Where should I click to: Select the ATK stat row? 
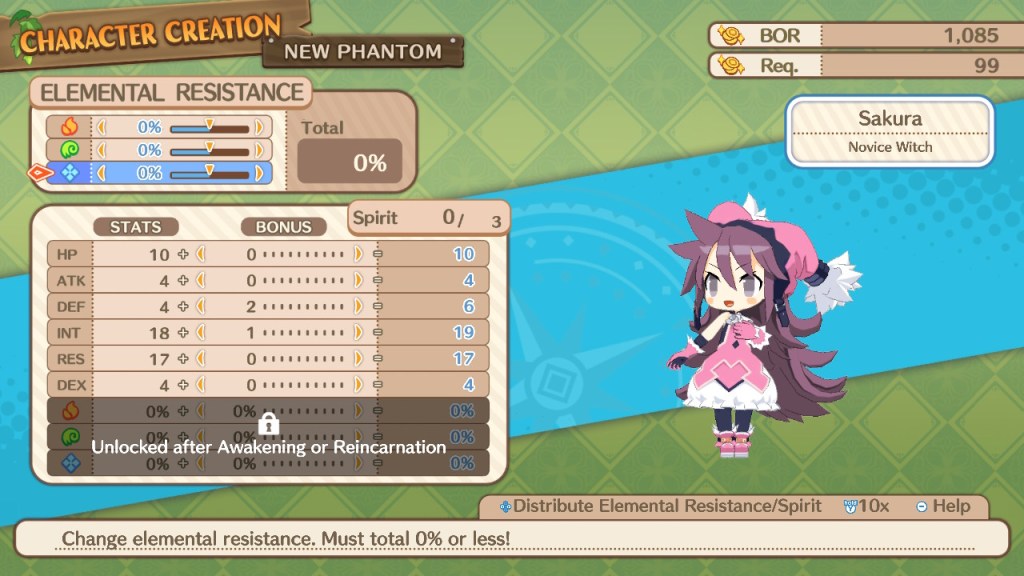(268, 280)
